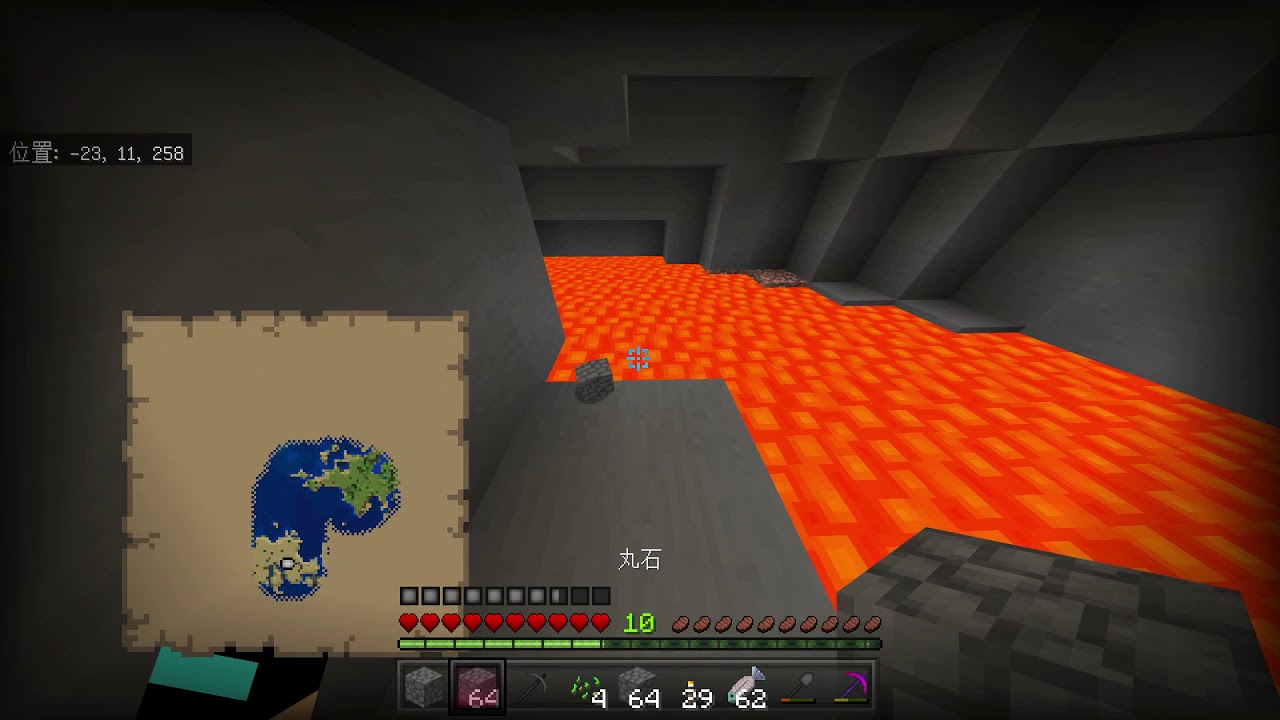Image resolution: width=1280 pixels, height=720 pixels.
Task: Click the crosshair at screen center
Action: pos(640,360)
